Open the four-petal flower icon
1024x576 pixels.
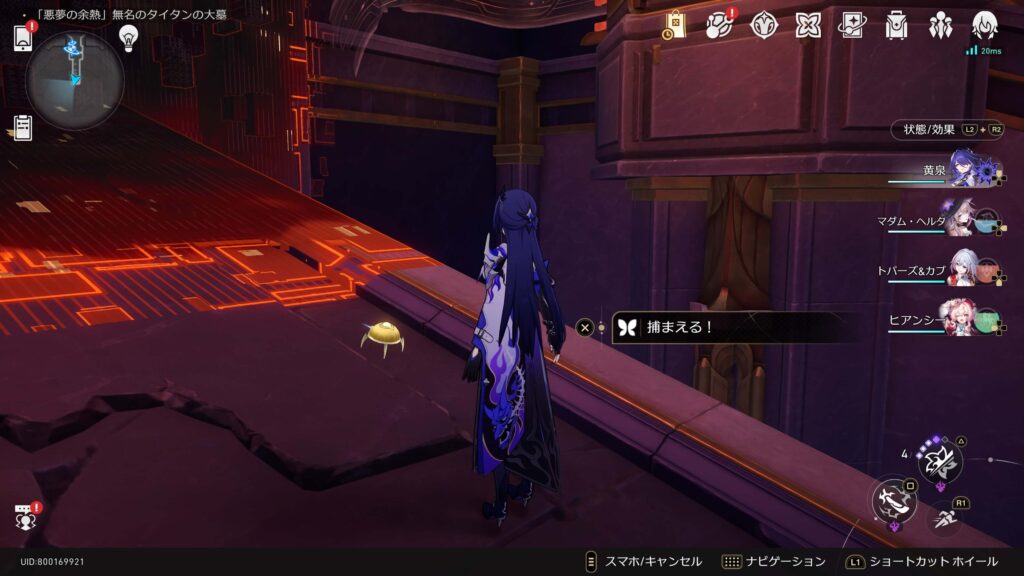pyautogui.click(x=764, y=25)
